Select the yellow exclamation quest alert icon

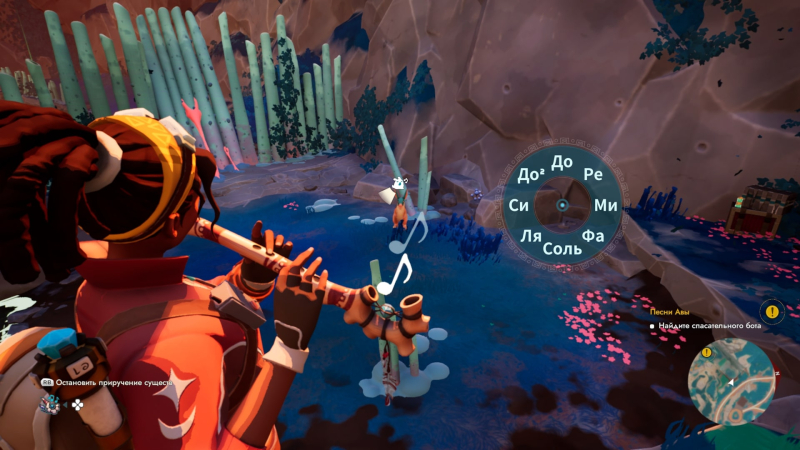(769, 311)
